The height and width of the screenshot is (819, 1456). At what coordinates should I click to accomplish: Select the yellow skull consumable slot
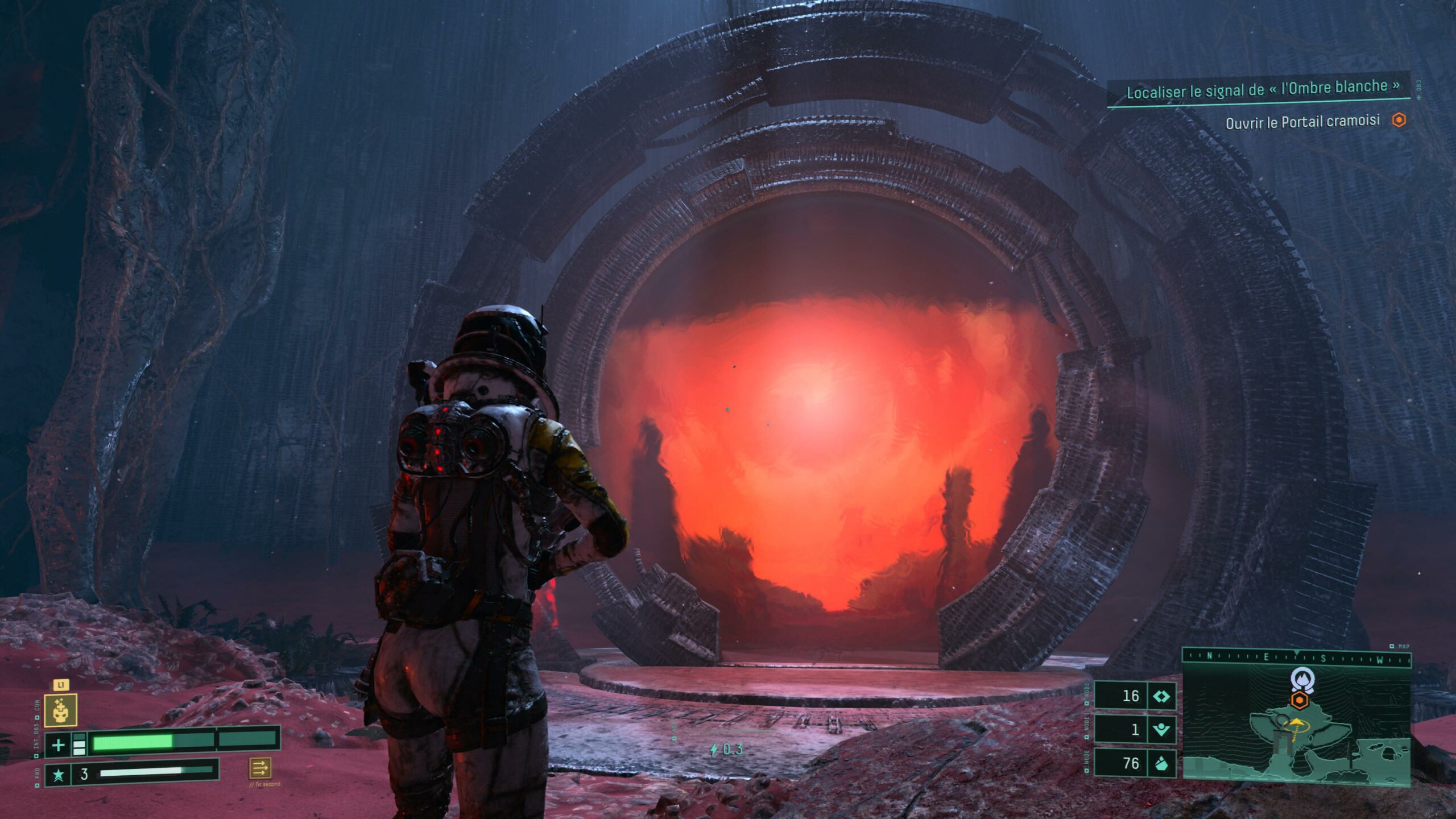pos(60,710)
